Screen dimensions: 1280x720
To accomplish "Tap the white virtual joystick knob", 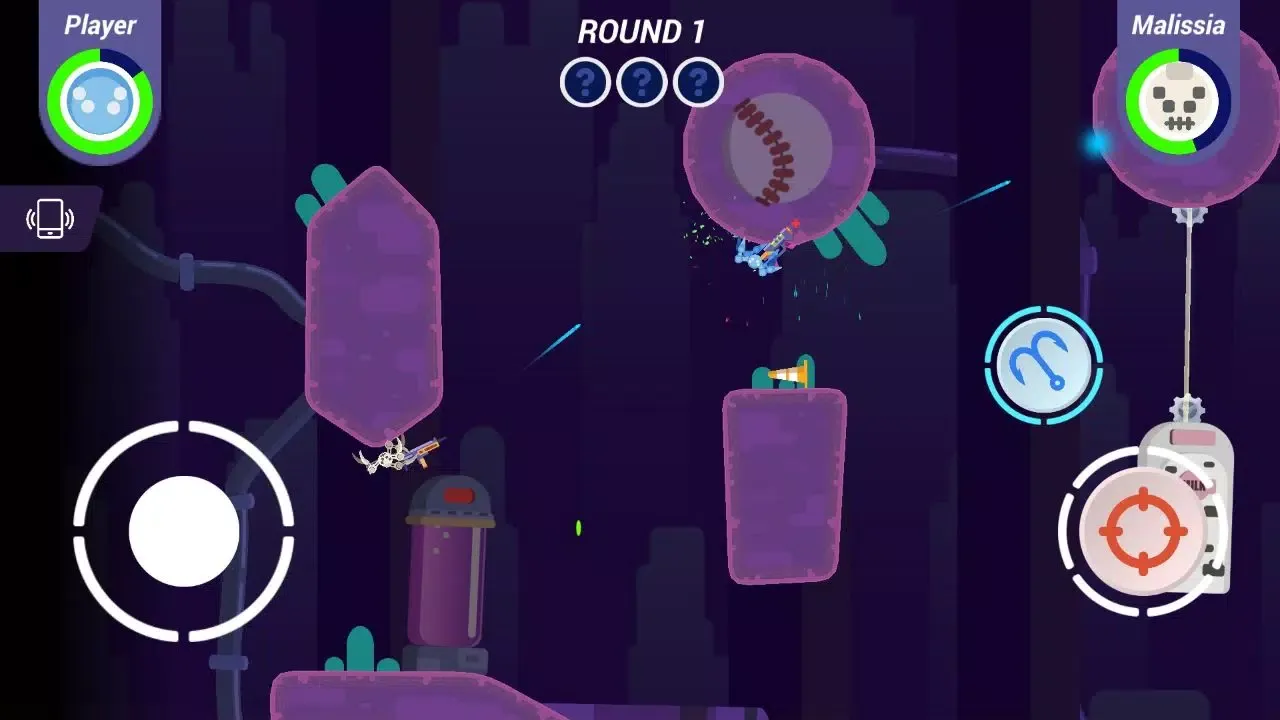I will pyautogui.click(x=184, y=531).
